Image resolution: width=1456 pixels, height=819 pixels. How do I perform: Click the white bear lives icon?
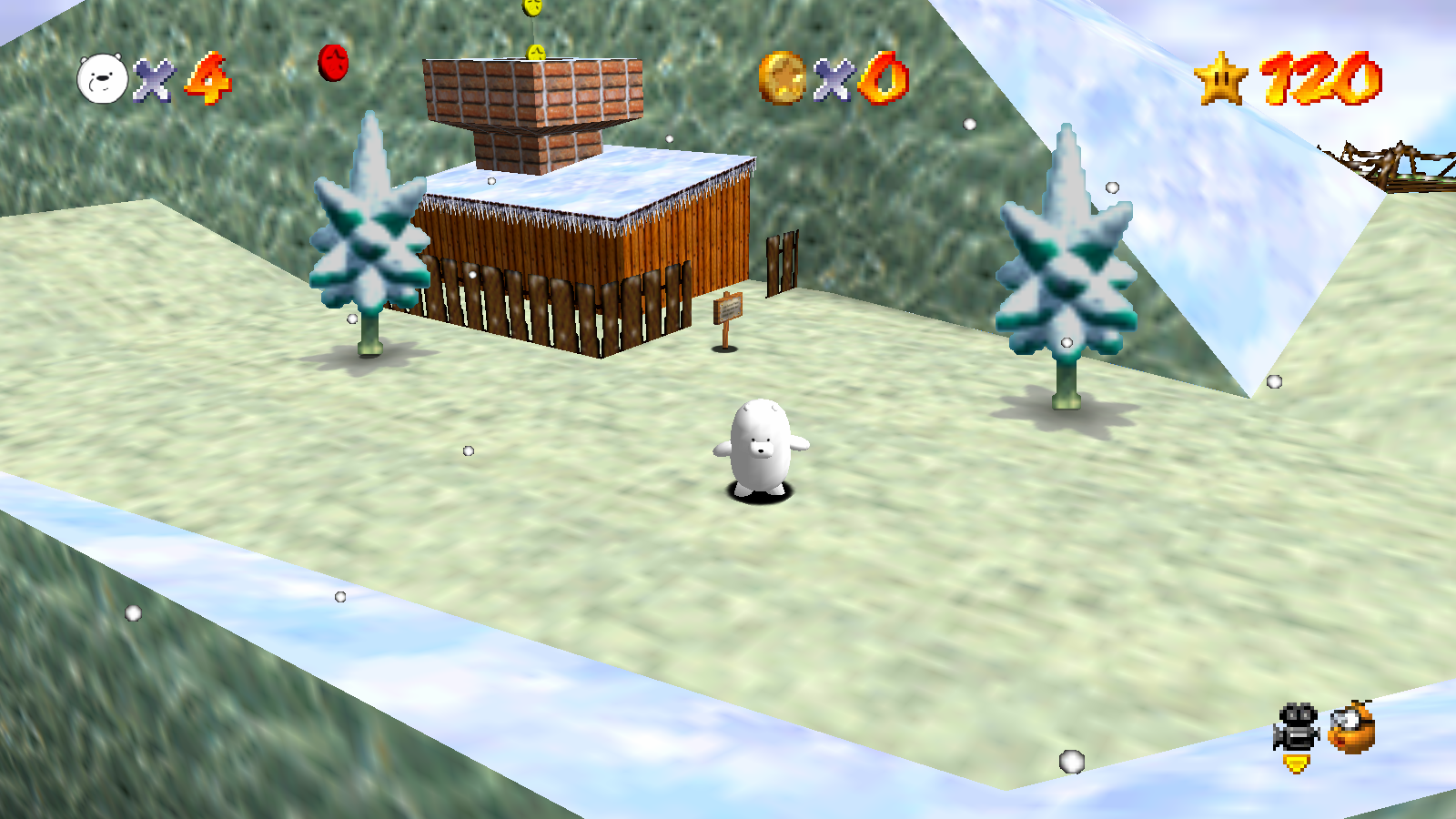point(102,78)
